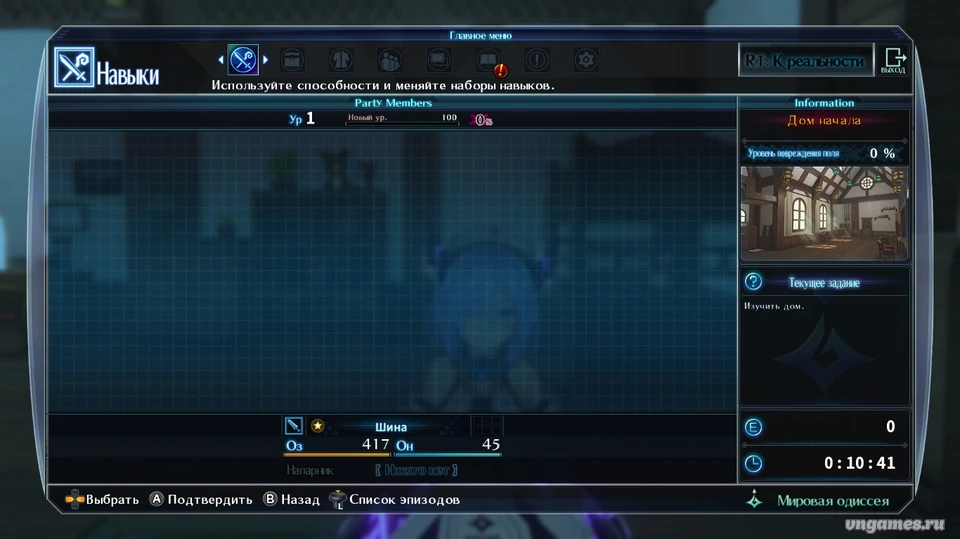Choose the partner slot 'Никого нет'
The height and width of the screenshot is (539, 960).
point(416,470)
